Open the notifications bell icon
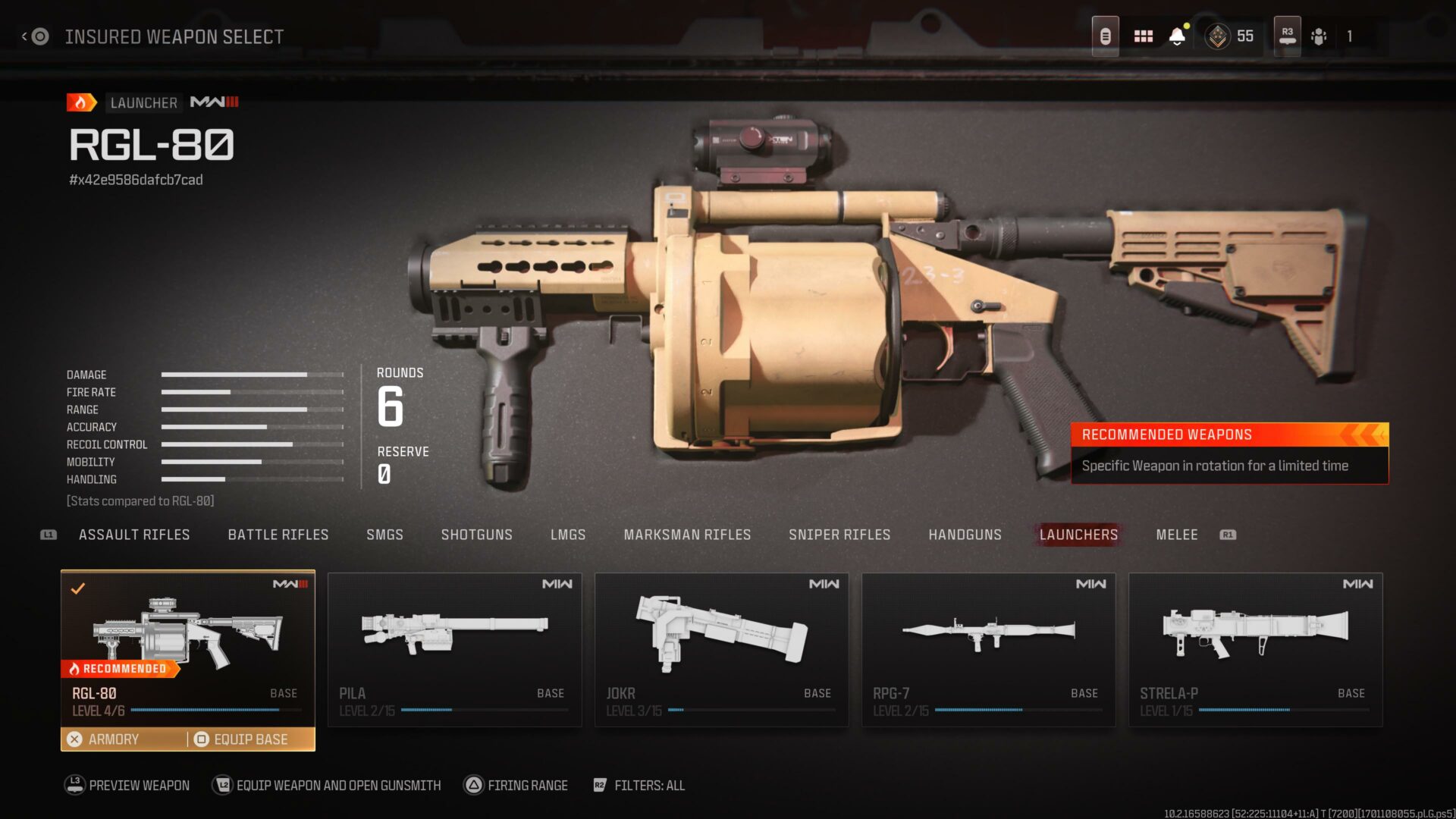Screen dimensions: 1456x819 pos(1177,36)
